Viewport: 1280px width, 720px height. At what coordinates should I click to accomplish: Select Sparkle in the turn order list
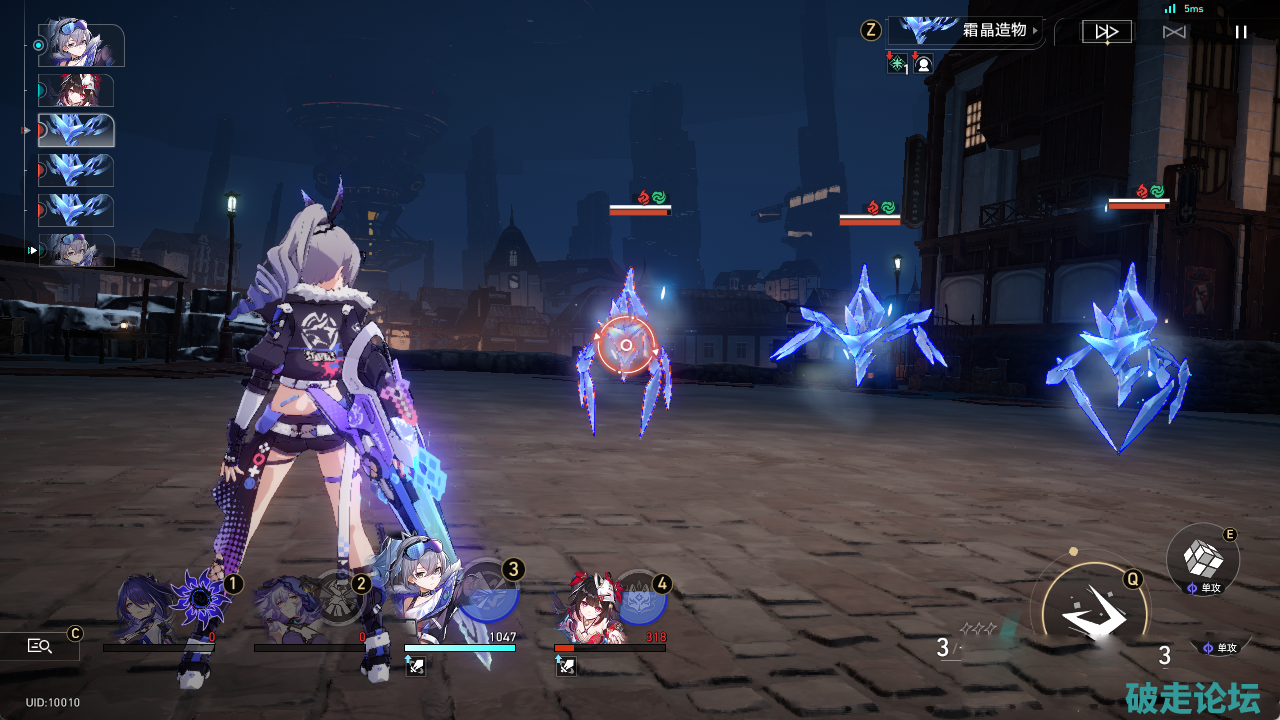click(76, 91)
